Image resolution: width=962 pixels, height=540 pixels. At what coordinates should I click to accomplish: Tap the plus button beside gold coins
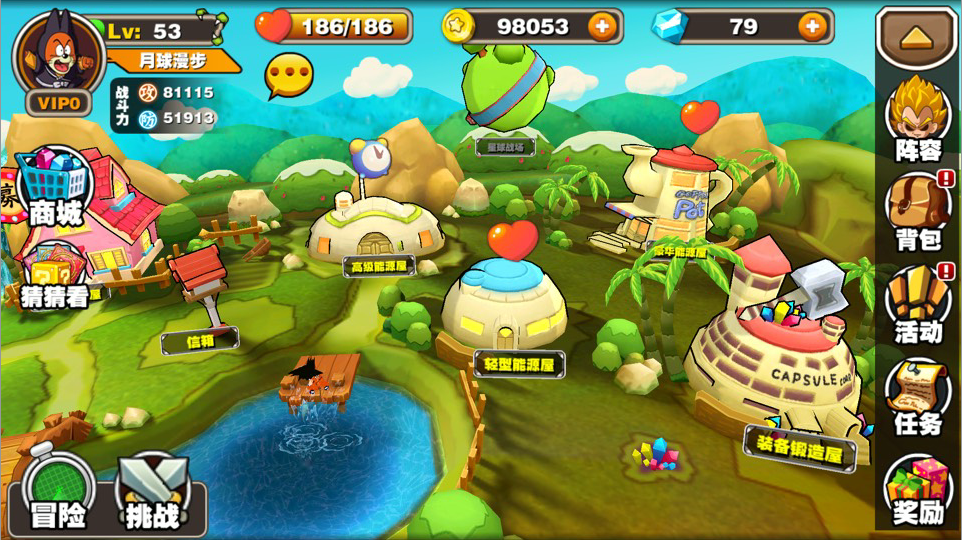point(602,27)
